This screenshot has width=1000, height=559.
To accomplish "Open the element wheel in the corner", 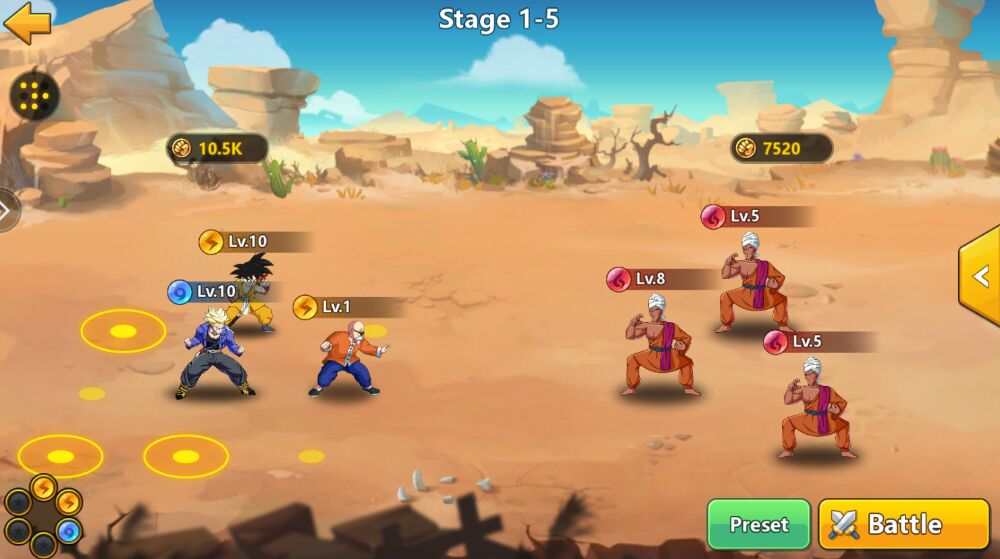I will [x=43, y=515].
